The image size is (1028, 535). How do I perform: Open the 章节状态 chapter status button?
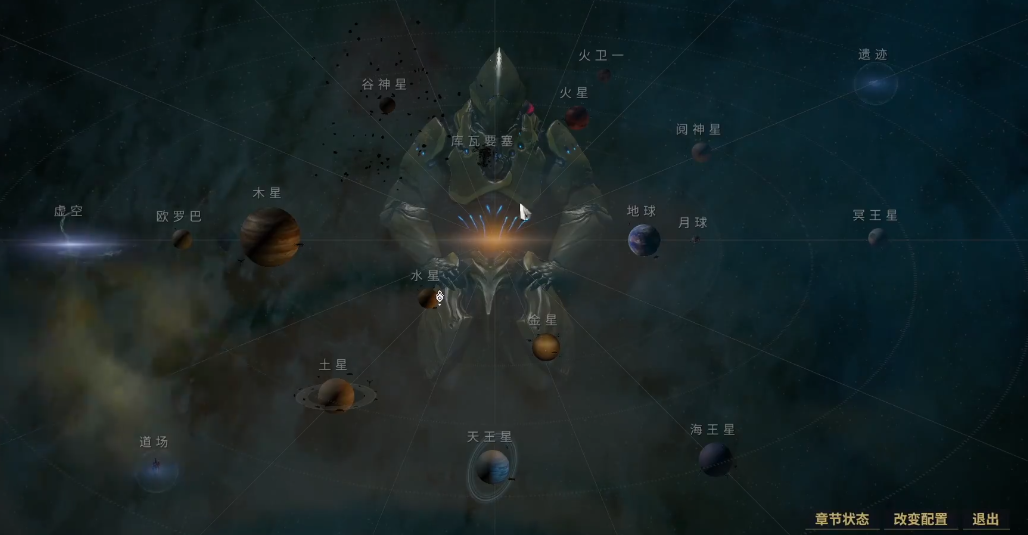[x=842, y=519]
